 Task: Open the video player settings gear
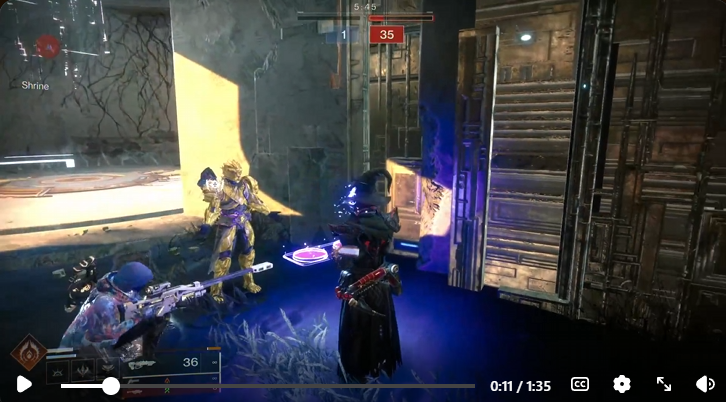click(622, 384)
